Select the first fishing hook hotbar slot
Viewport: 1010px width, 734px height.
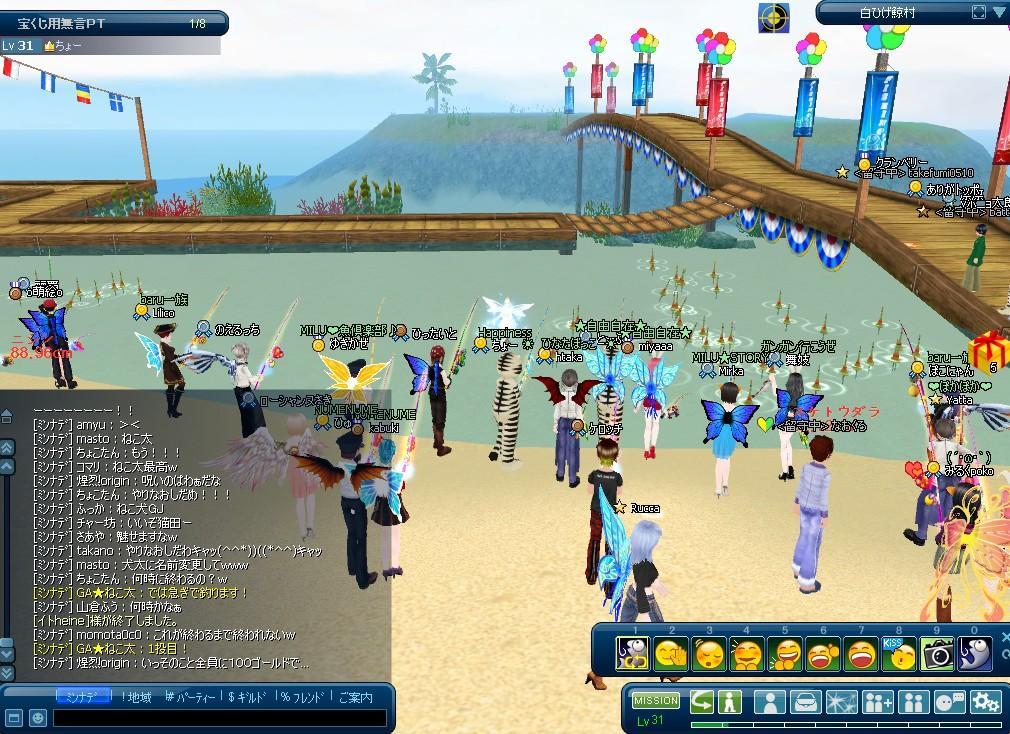[633, 654]
